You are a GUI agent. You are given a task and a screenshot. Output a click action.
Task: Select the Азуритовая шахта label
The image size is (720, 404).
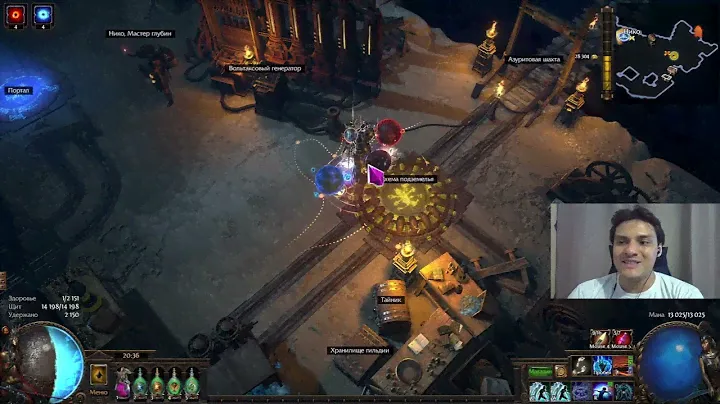[x=533, y=59]
